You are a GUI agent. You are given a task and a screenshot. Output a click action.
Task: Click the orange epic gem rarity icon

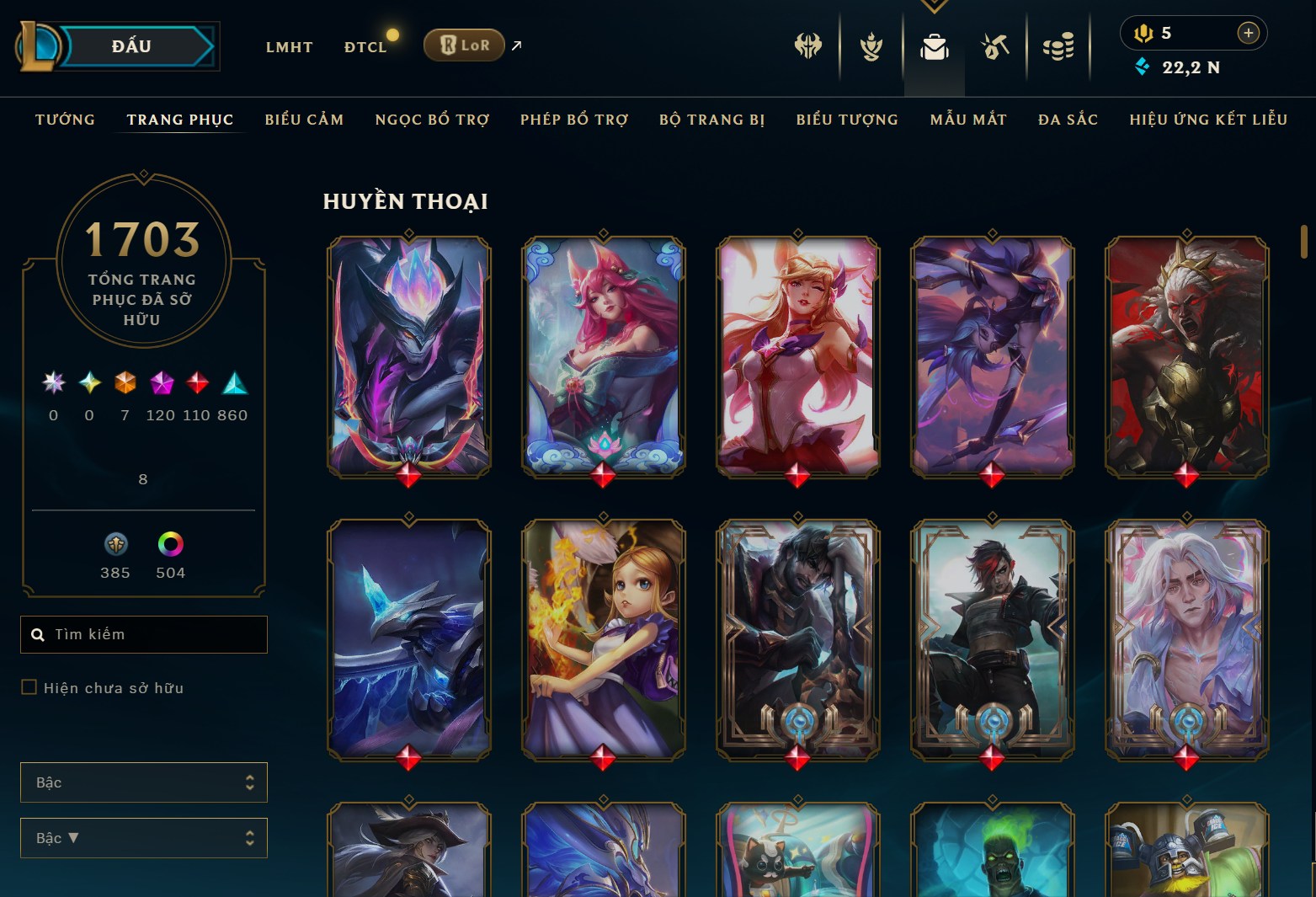click(124, 385)
